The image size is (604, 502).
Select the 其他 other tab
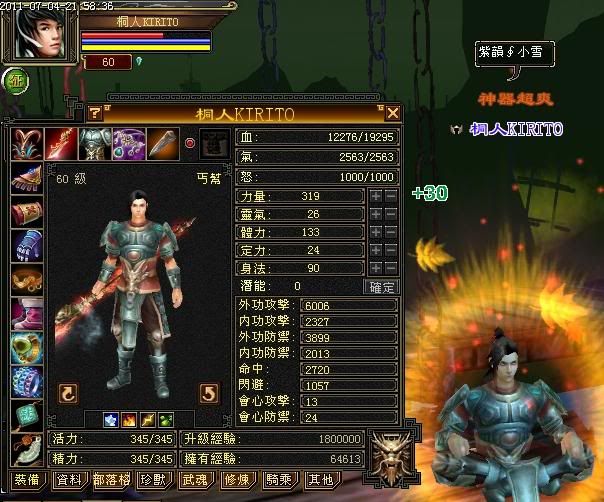pos(320,480)
